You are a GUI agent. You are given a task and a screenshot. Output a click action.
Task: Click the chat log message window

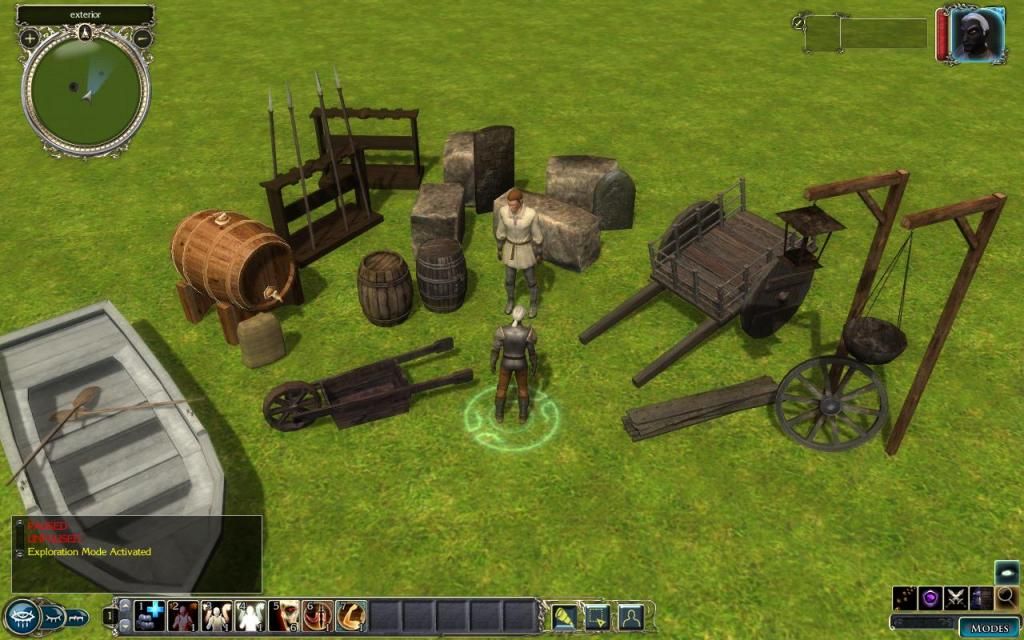137,553
